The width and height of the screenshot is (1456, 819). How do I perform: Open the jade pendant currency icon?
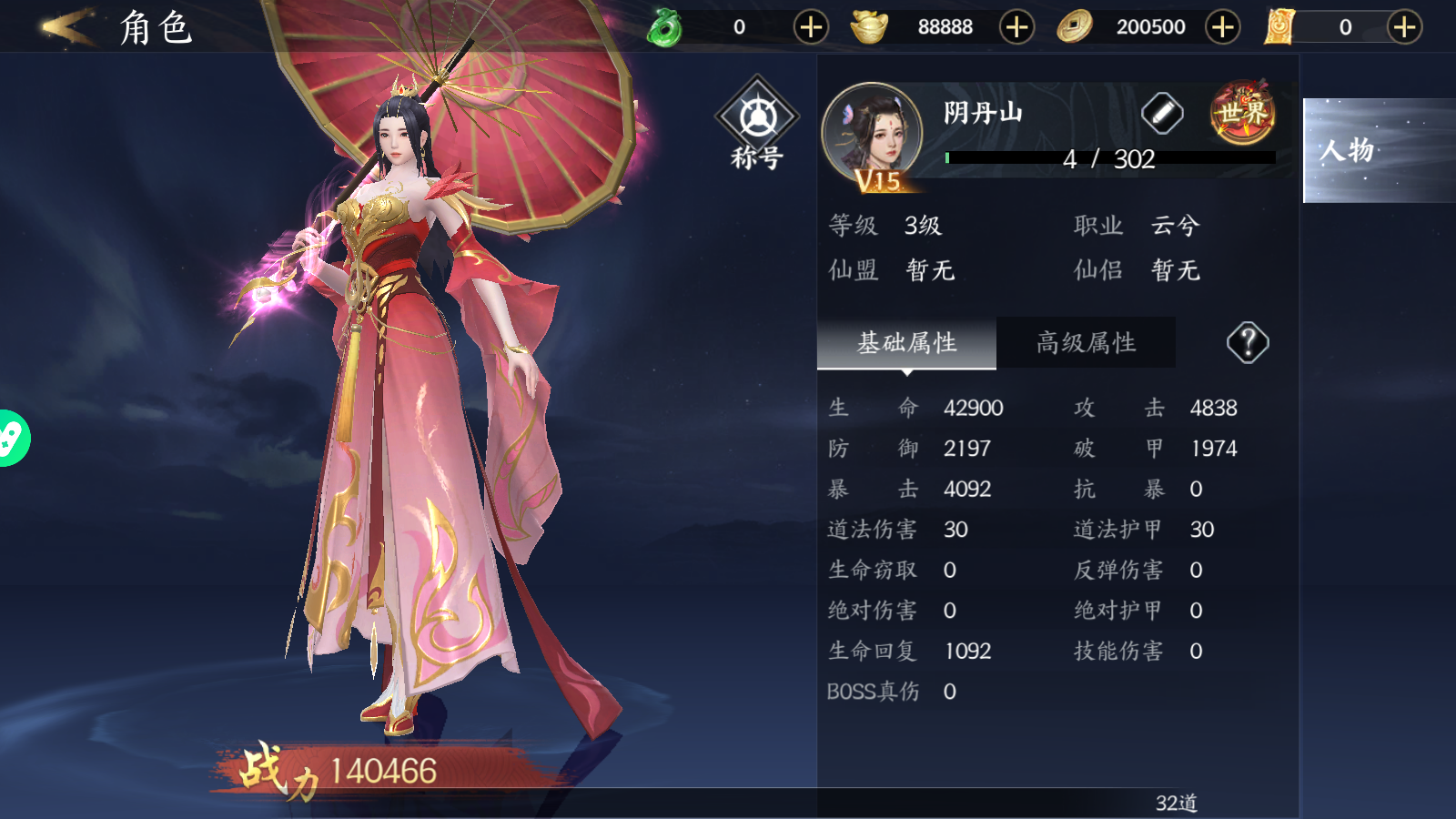pos(664,27)
